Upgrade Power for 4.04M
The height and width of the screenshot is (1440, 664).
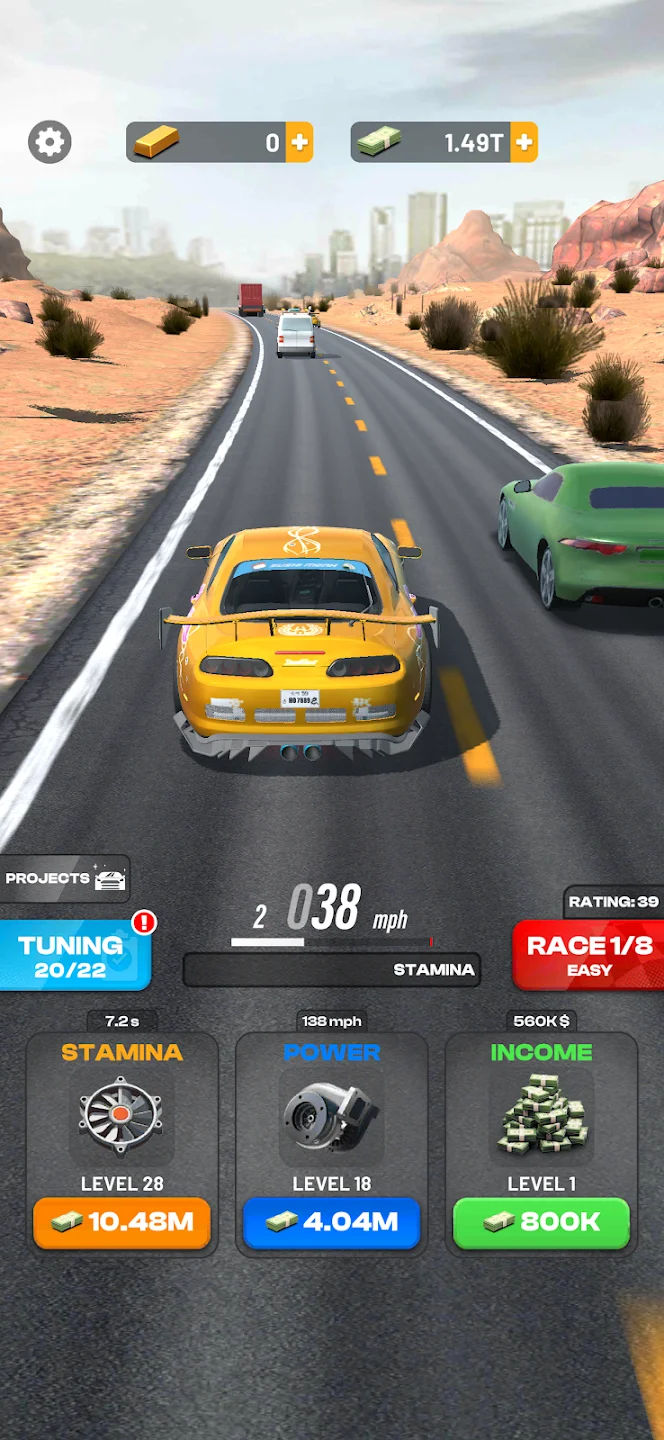[331, 1222]
